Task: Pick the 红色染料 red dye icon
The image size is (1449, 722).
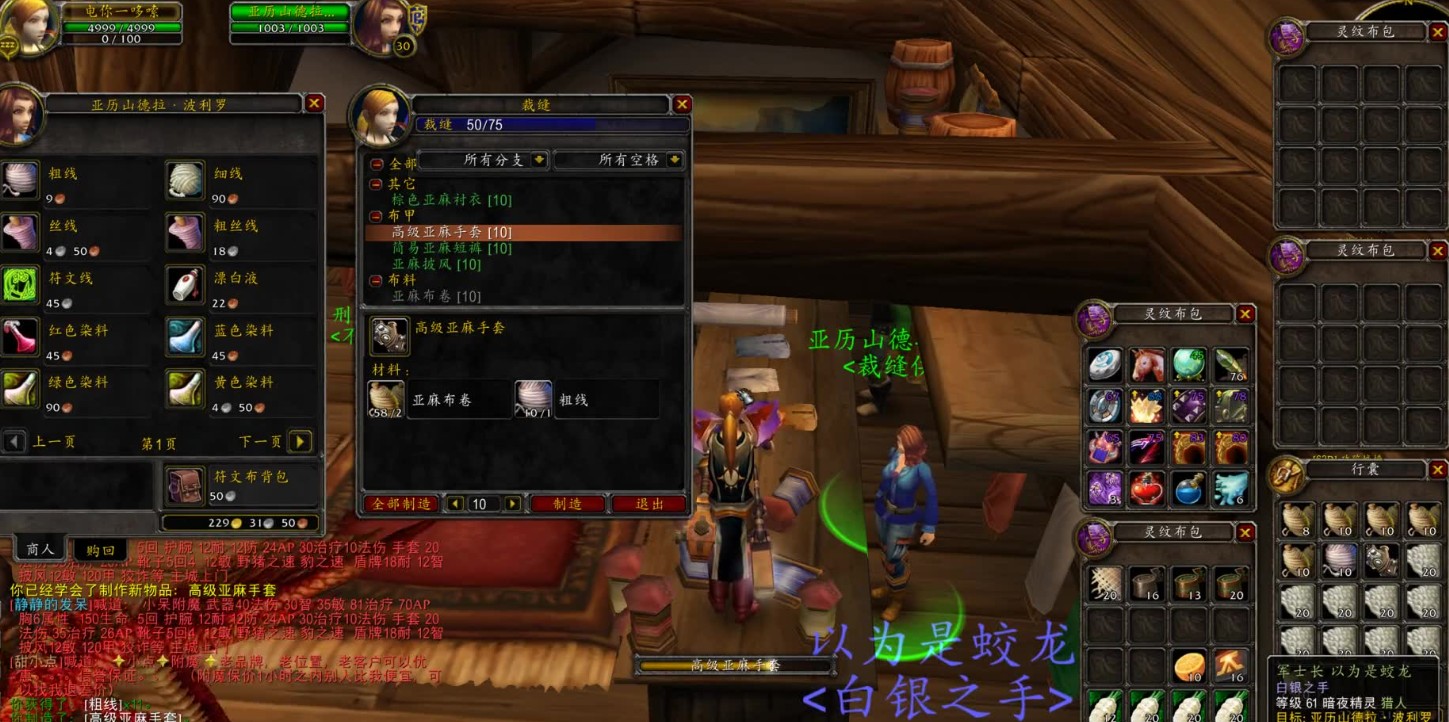Action: tap(22, 333)
